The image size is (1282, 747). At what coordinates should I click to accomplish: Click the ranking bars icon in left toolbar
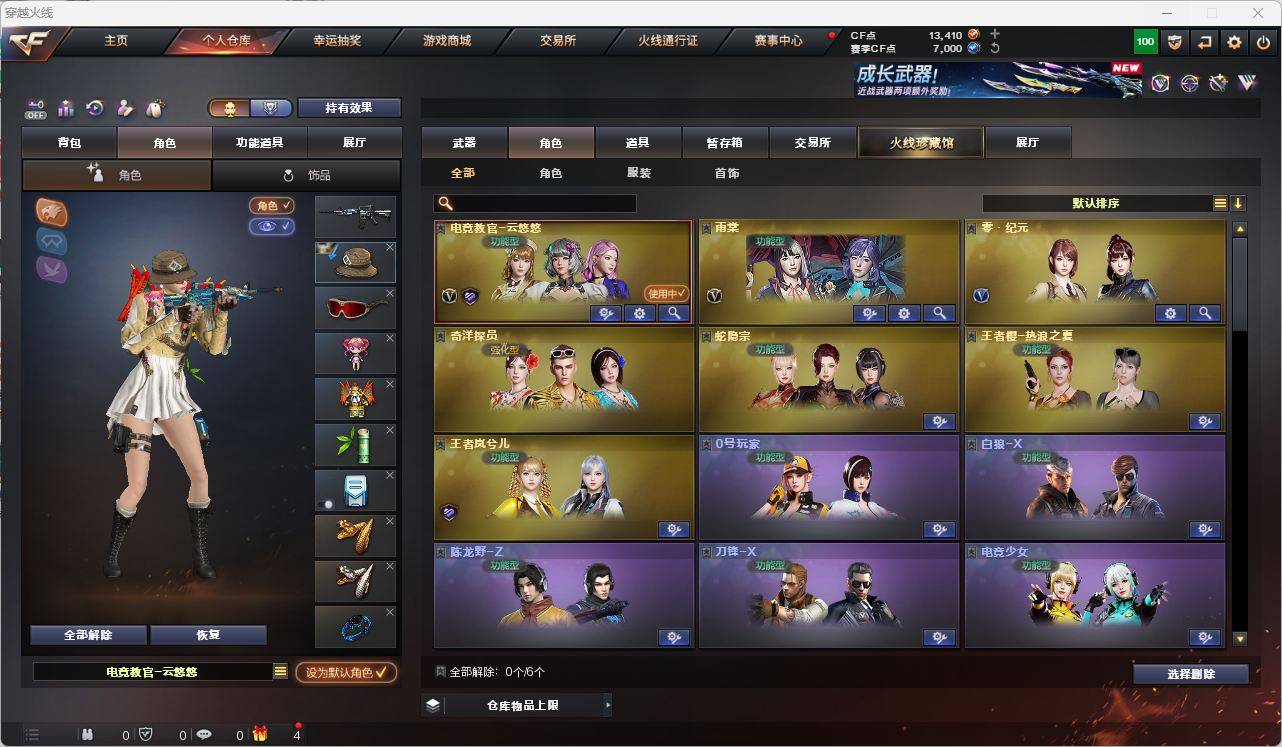click(66, 109)
